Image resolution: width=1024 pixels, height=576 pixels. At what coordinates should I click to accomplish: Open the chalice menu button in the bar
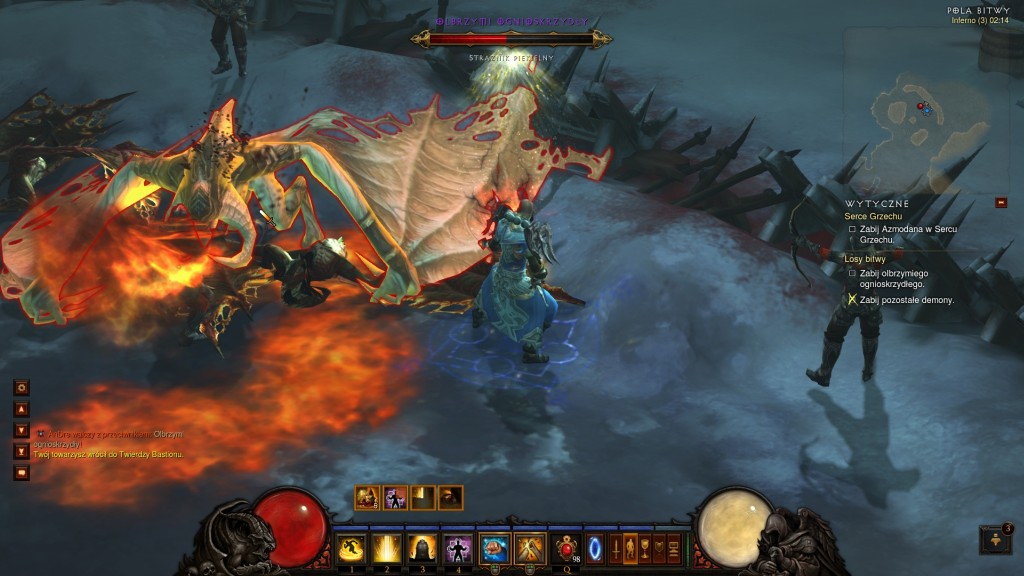(644, 548)
